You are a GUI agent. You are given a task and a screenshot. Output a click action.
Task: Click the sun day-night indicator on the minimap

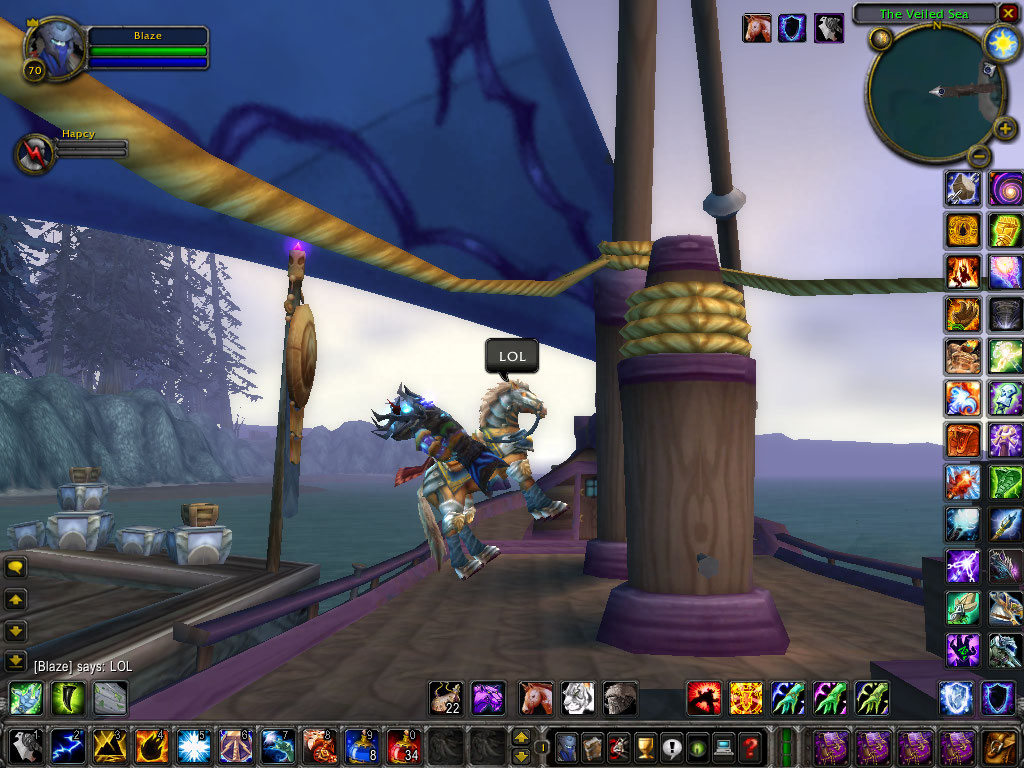coord(1000,42)
